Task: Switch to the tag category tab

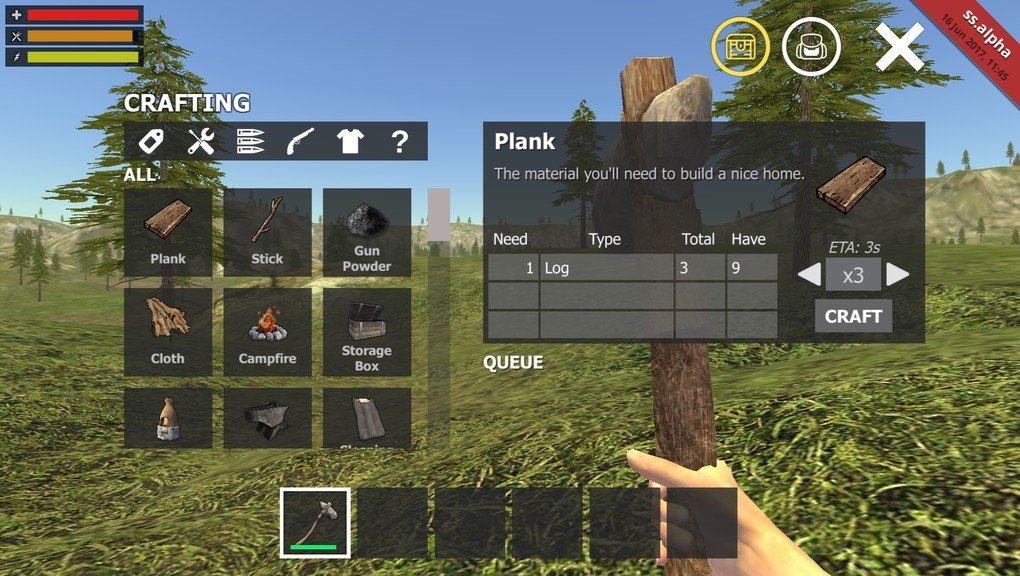Action: (151, 142)
